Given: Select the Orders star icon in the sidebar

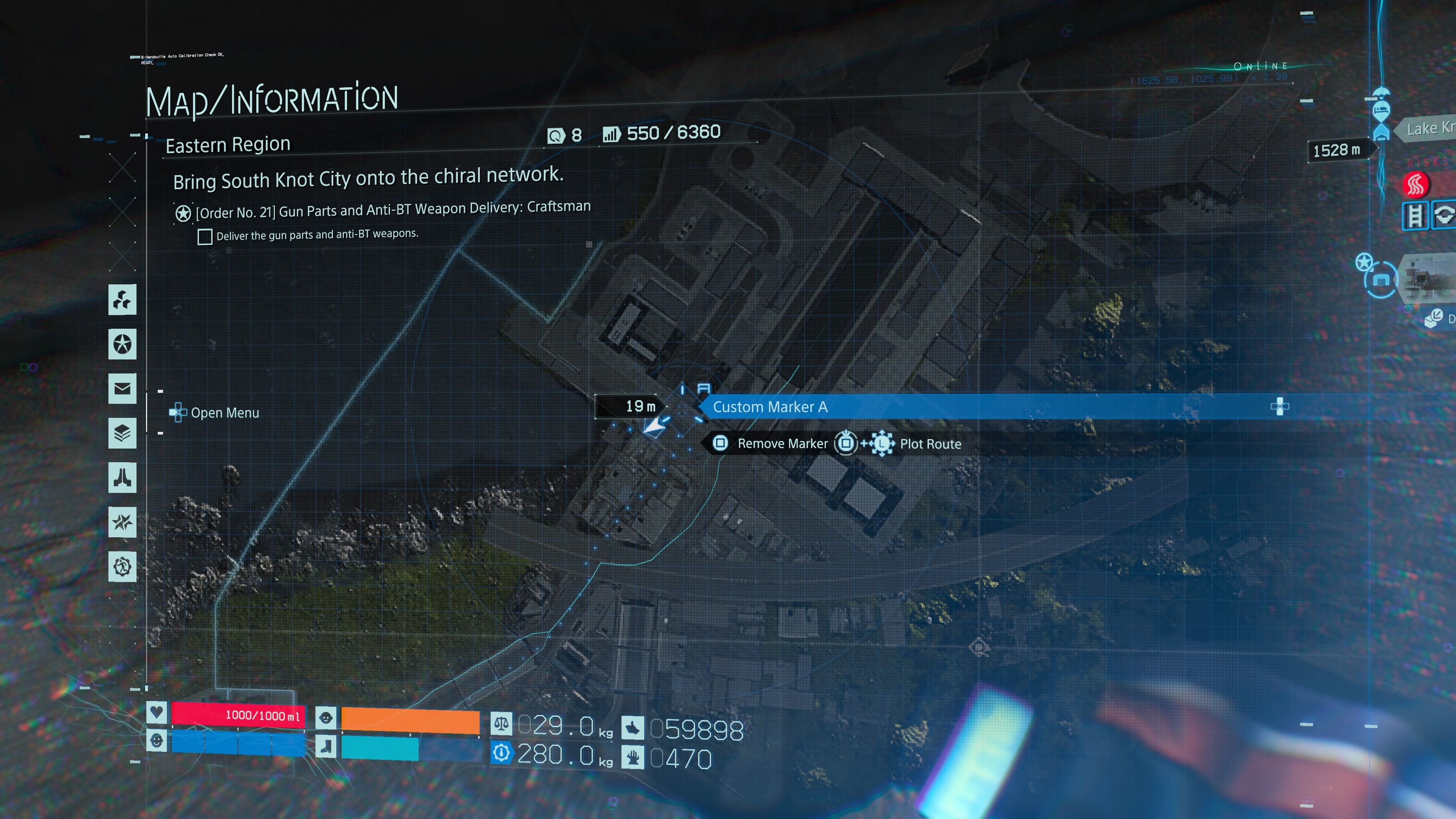Looking at the screenshot, I should click(122, 344).
